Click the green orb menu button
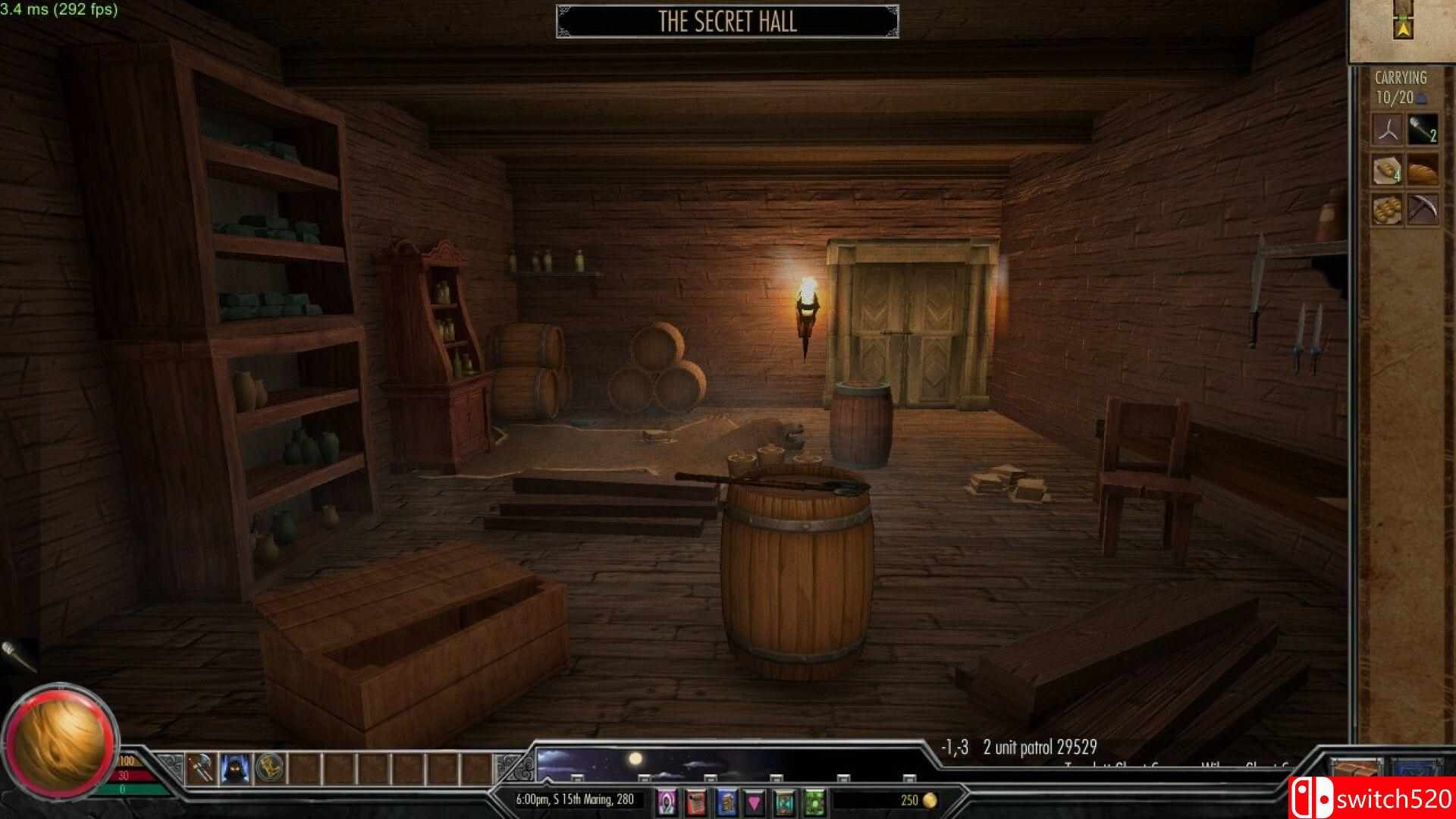This screenshot has height=819, width=1456. (x=814, y=801)
